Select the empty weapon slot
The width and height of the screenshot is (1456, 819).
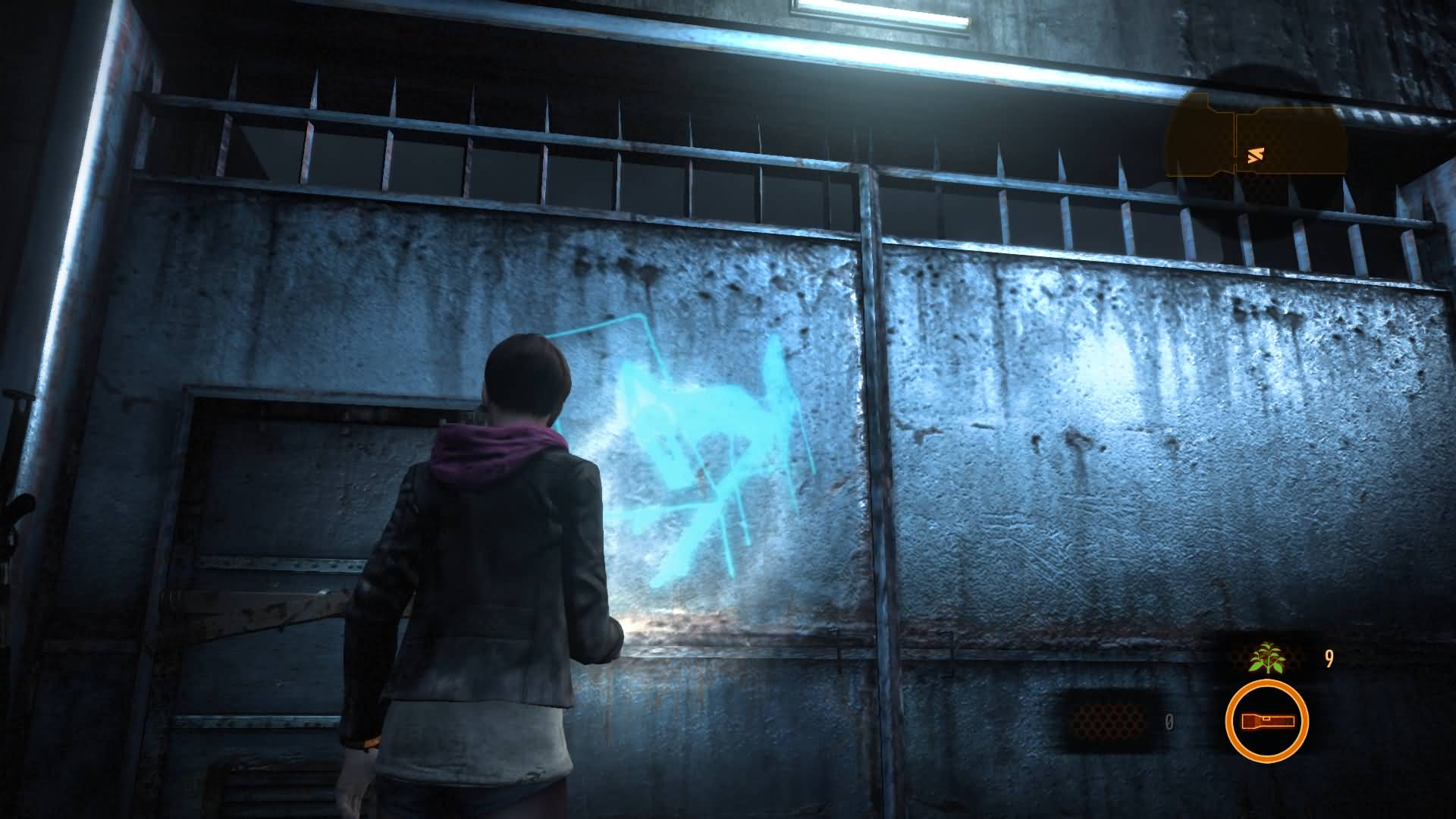1110,721
